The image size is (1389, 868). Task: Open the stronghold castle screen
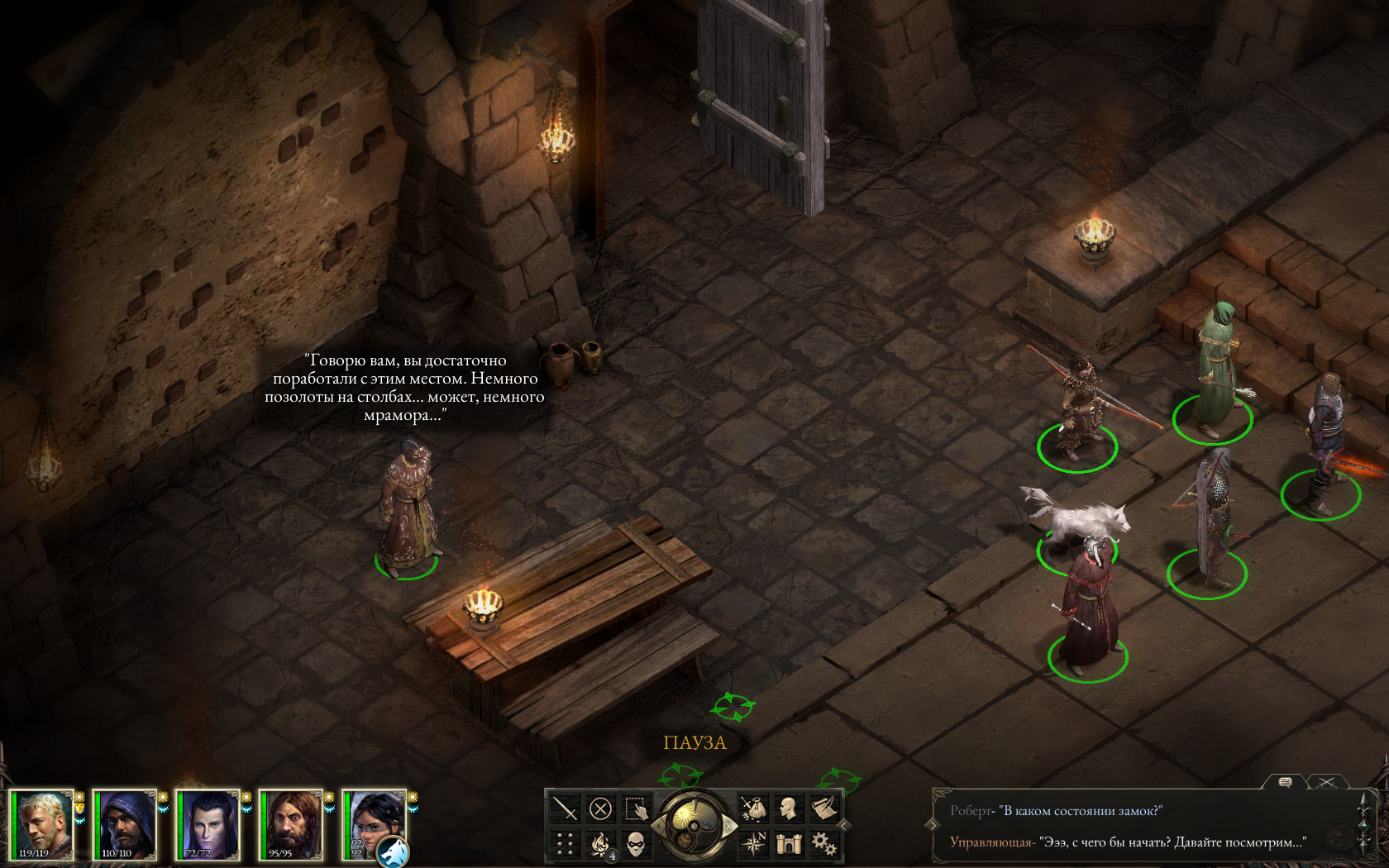click(788, 843)
